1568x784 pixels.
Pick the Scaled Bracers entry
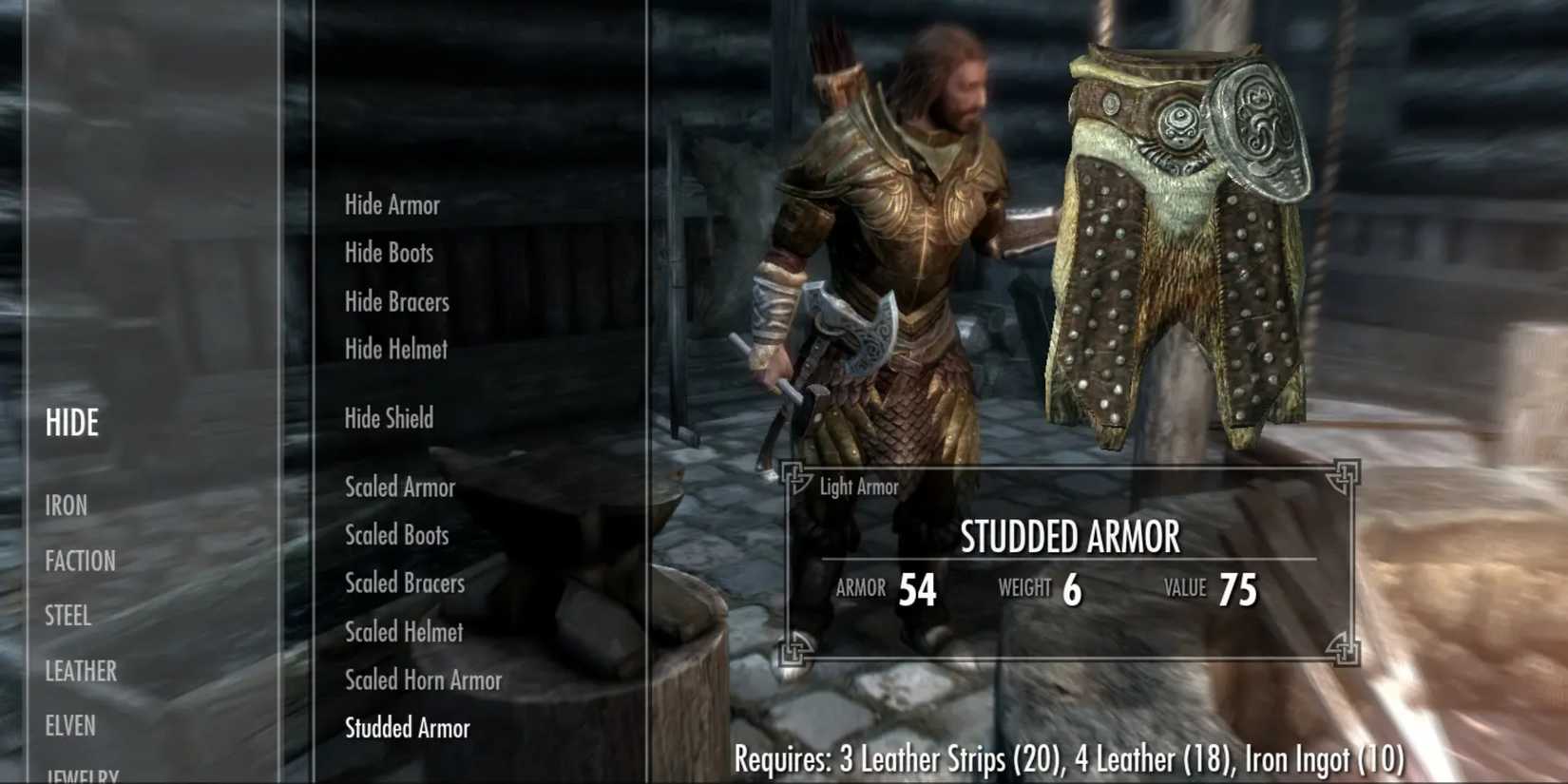click(403, 583)
